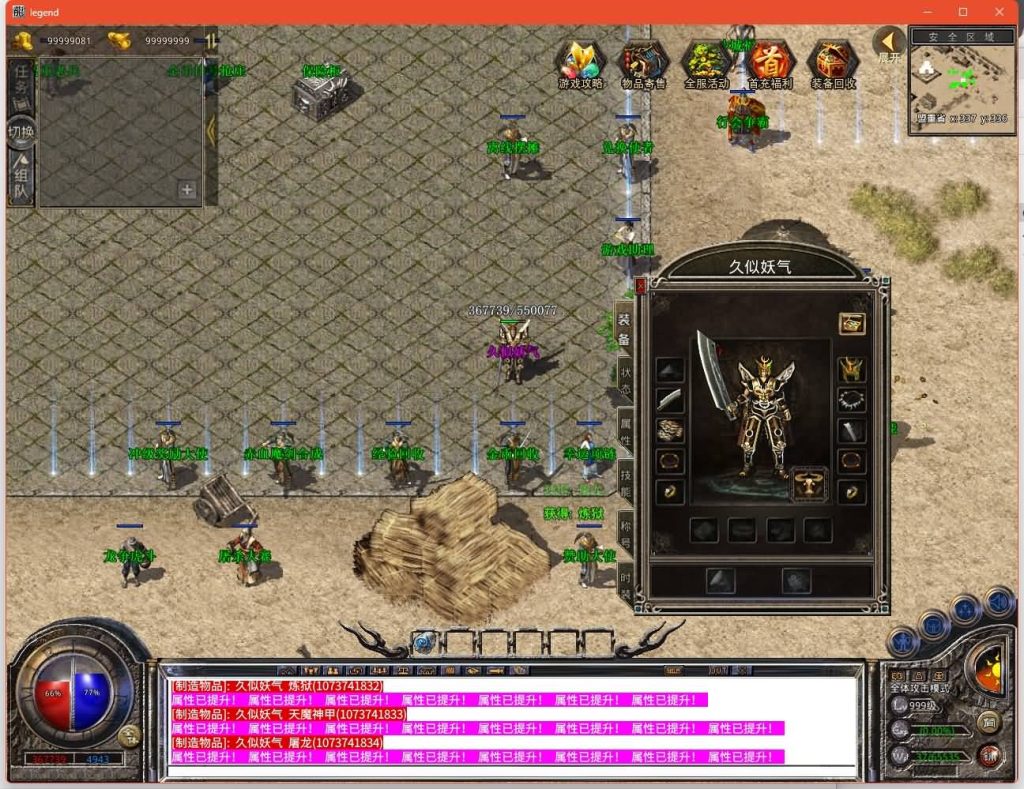Switch to the 状态 status tab
The image size is (1024, 789).
click(624, 381)
